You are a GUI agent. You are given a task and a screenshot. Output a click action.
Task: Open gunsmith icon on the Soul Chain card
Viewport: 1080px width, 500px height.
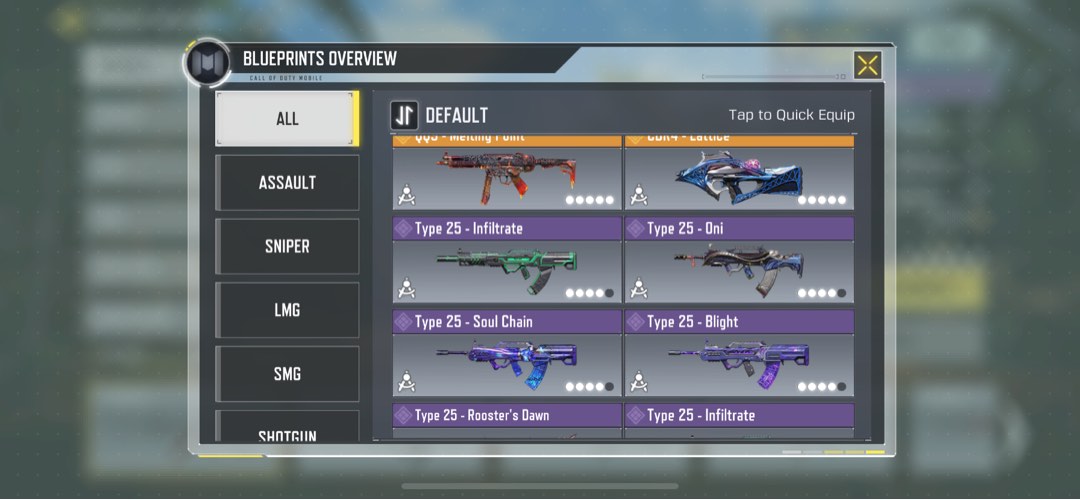click(407, 381)
